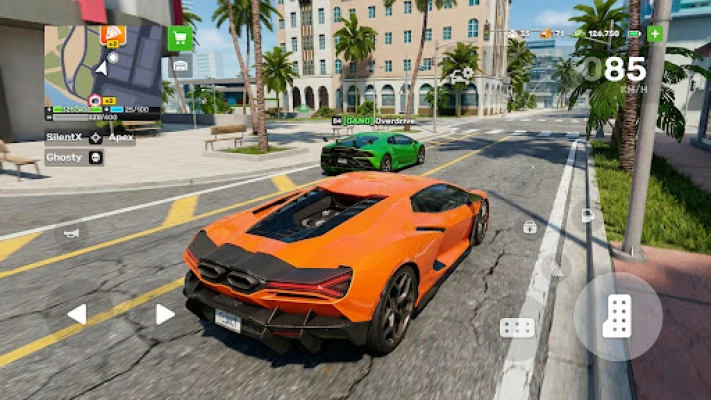
Task: Toggle the car lock icon
Action: point(529,227)
